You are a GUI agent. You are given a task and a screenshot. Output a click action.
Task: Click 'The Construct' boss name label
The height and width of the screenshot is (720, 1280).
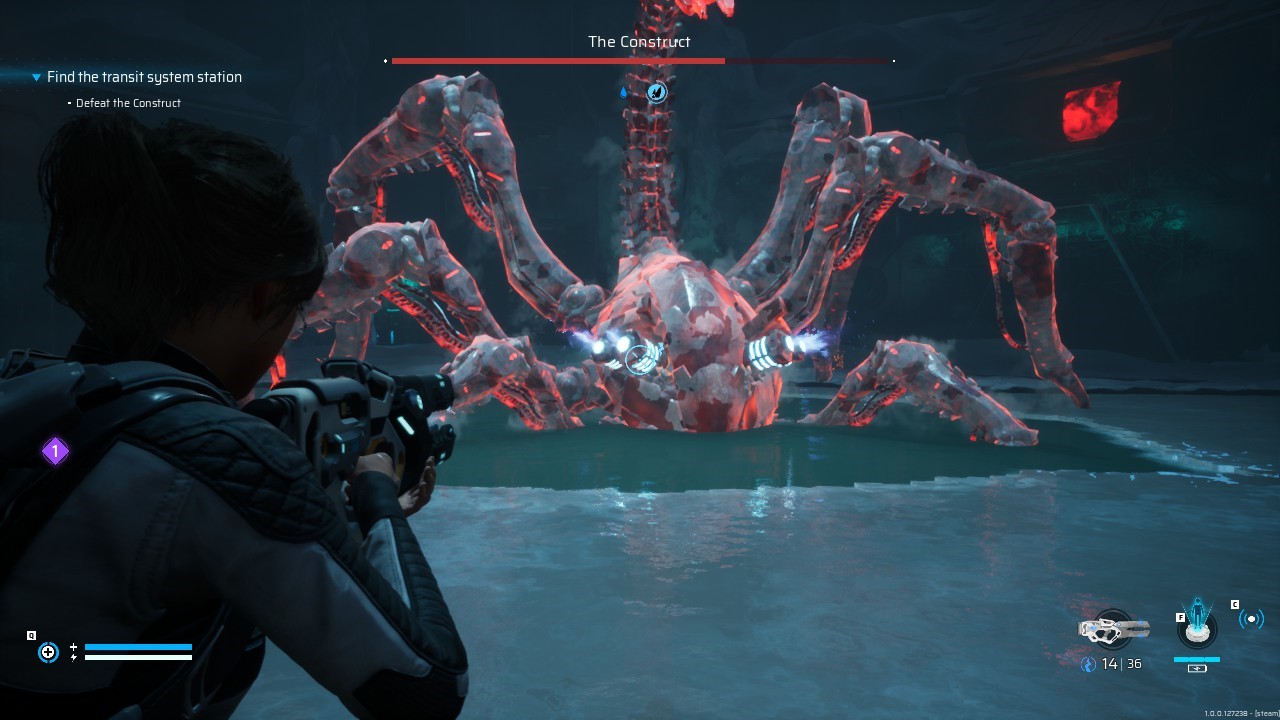click(639, 42)
